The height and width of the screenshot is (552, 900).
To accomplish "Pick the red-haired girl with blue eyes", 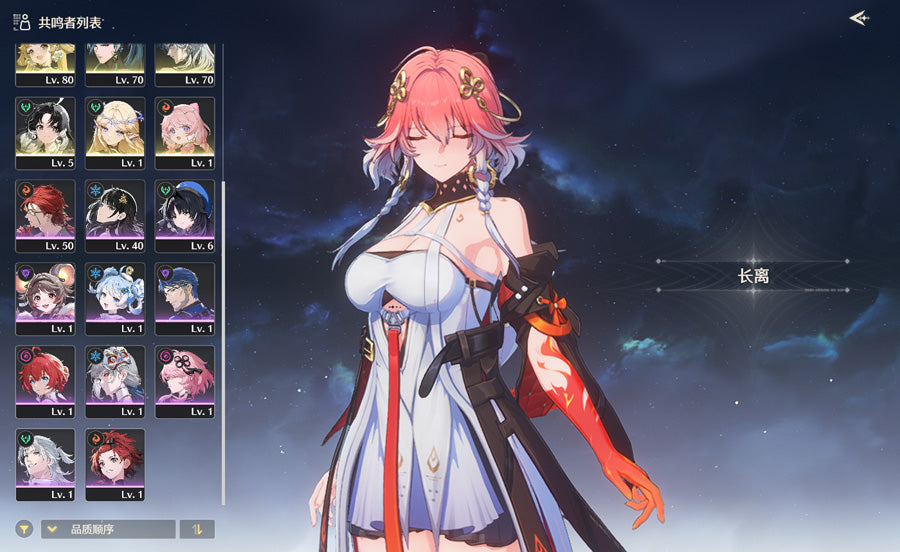I will pos(45,381).
